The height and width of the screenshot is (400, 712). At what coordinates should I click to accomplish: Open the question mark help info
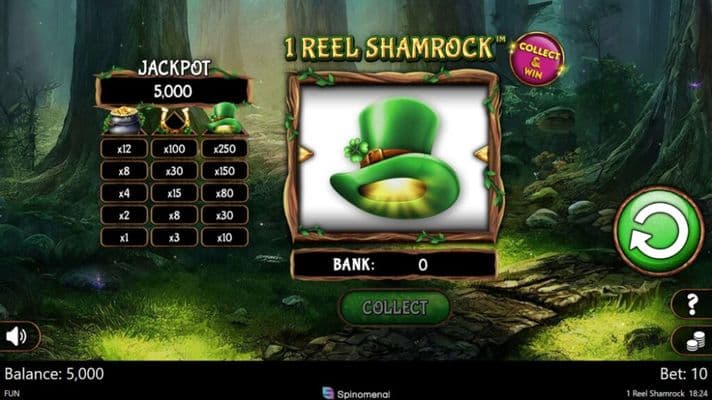point(691,304)
